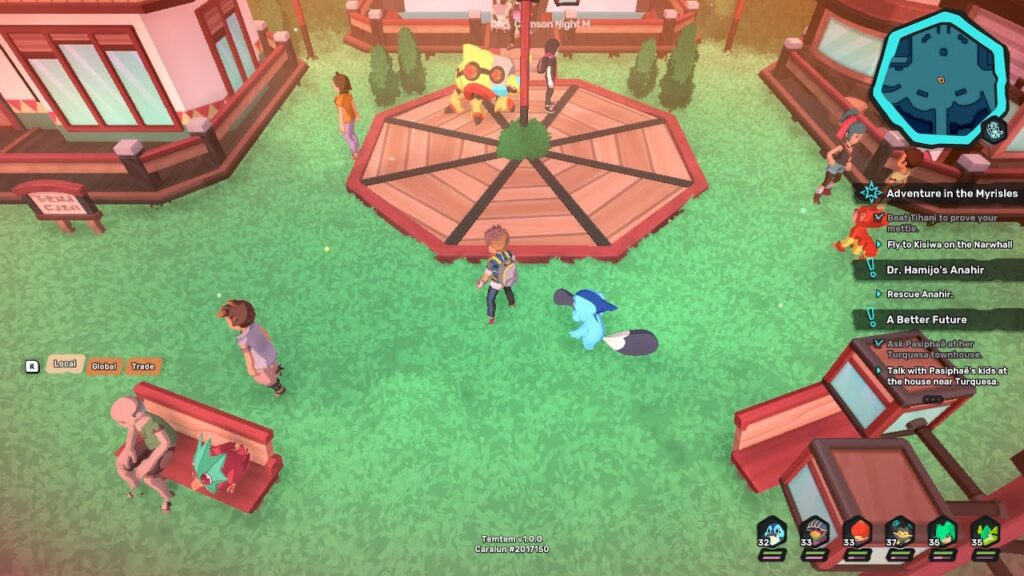Select the Adventure in the Myrisles quest
The height and width of the screenshot is (576, 1024).
point(951,193)
